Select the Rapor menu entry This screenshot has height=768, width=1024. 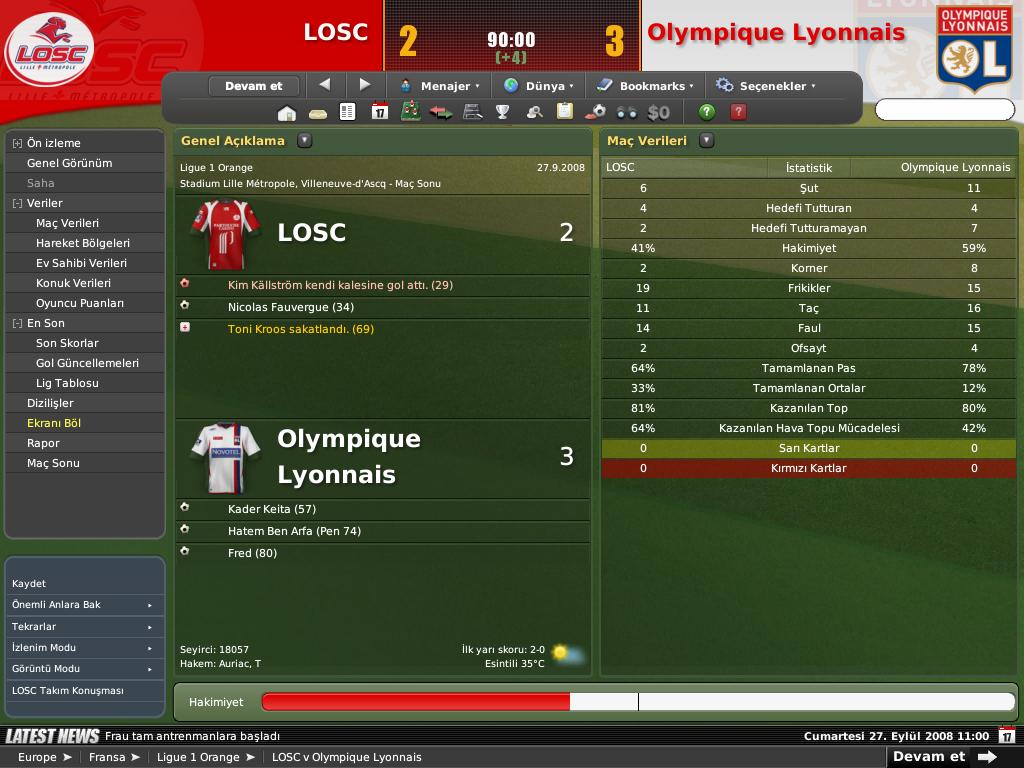[x=43, y=443]
